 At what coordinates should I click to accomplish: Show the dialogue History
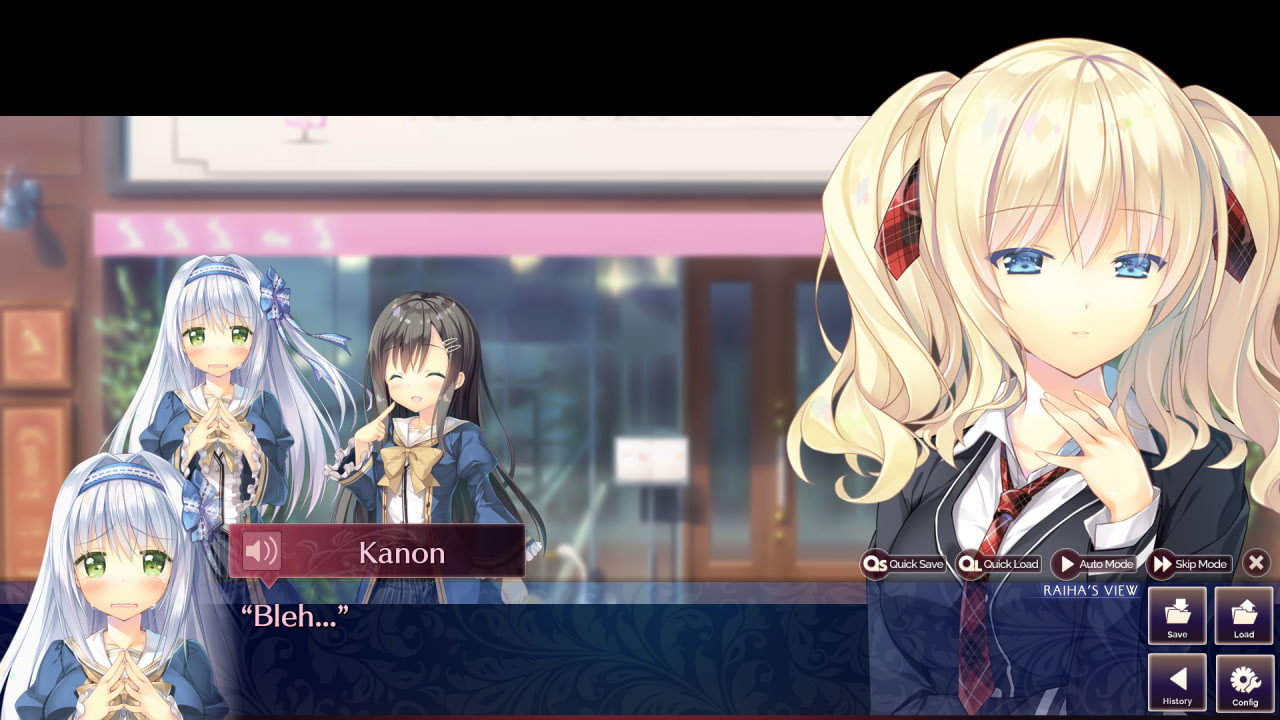(x=1177, y=682)
